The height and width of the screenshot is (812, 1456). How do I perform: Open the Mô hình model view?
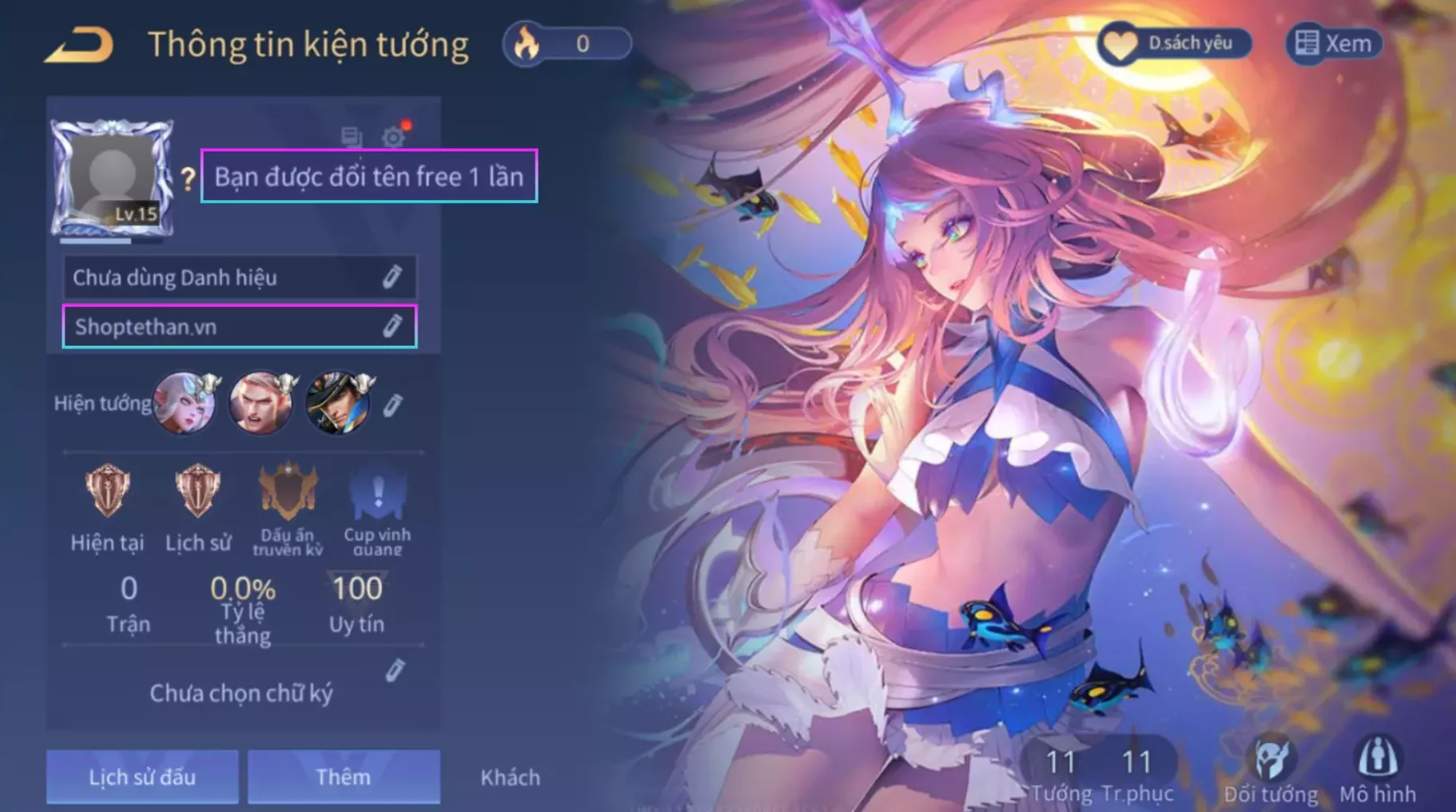(x=1377, y=769)
